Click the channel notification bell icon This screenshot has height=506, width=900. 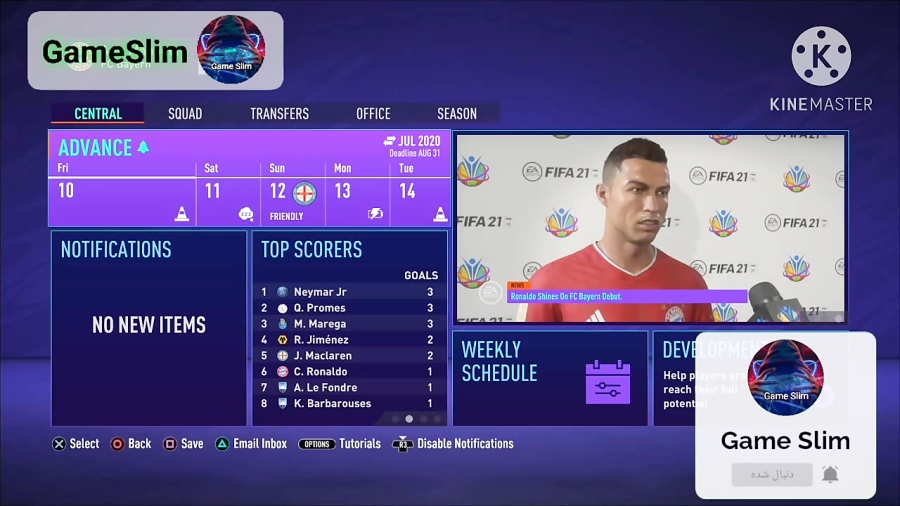(830, 474)
